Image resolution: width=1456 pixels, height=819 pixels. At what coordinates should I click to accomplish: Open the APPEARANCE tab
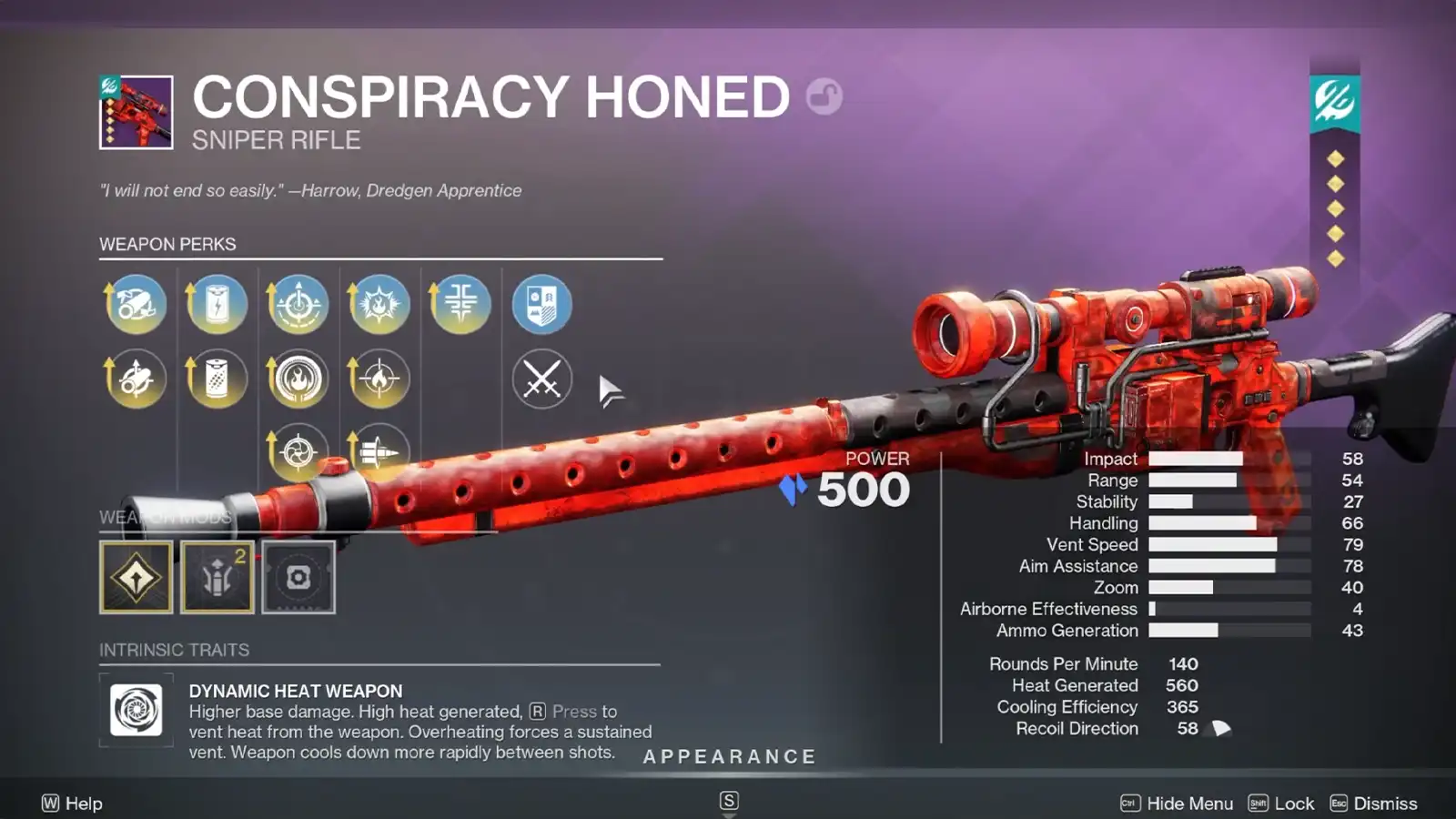tap(728, 756)
